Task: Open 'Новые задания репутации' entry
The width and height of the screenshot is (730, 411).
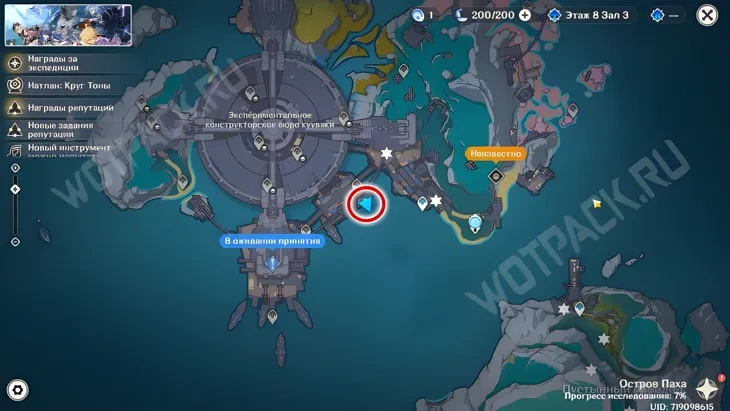Action: pyautogui.click(x=60, y=129)
